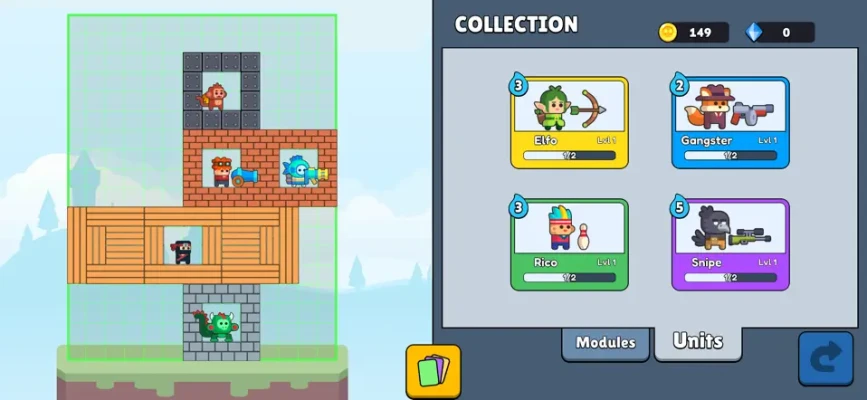
Task: Select the ninja unit in the wooden module
Action: tap(182, 249)
